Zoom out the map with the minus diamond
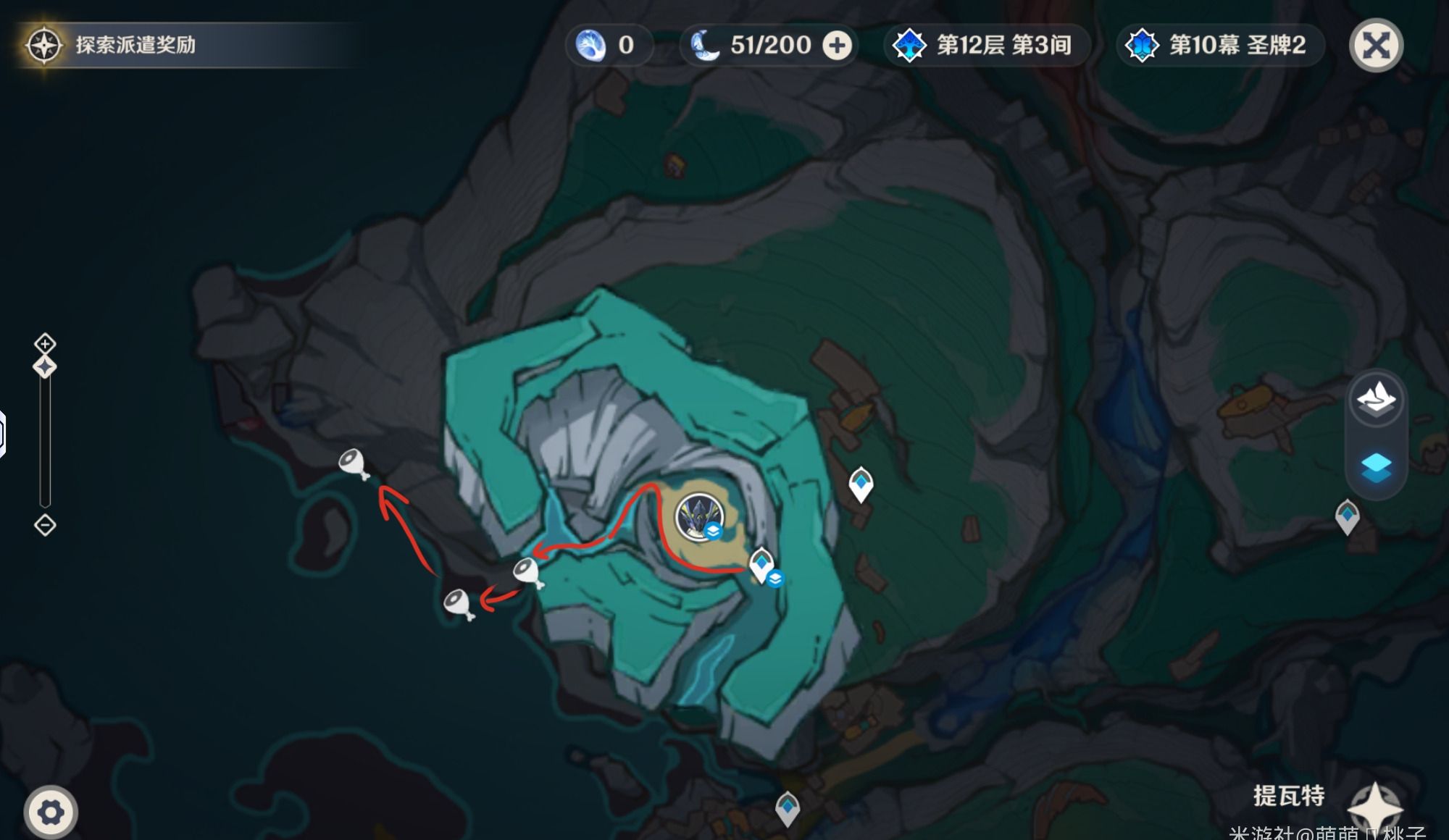Viewport: 1449px width, 840px height. 45,525
